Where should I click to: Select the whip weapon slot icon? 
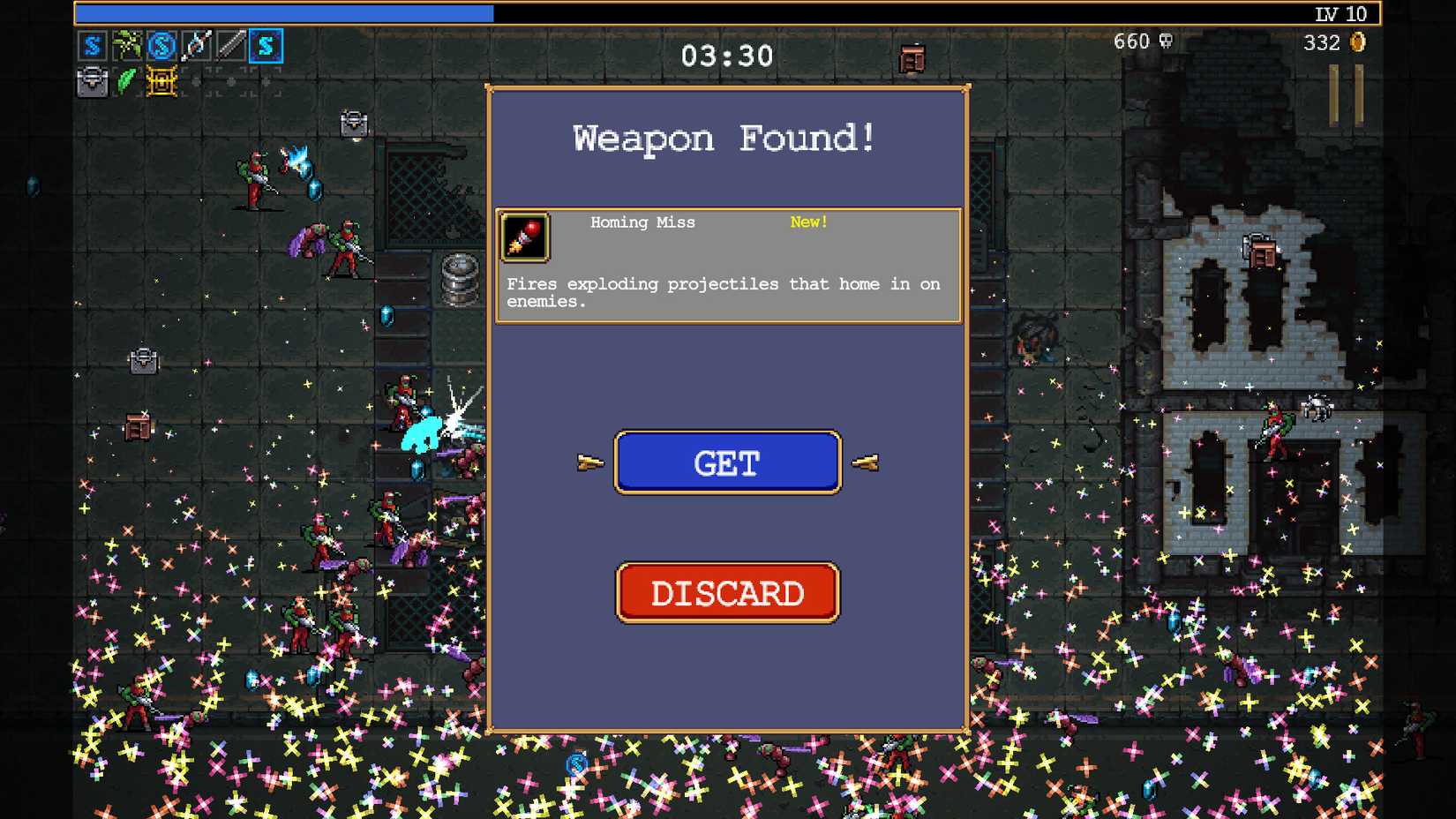click(231, 46)
